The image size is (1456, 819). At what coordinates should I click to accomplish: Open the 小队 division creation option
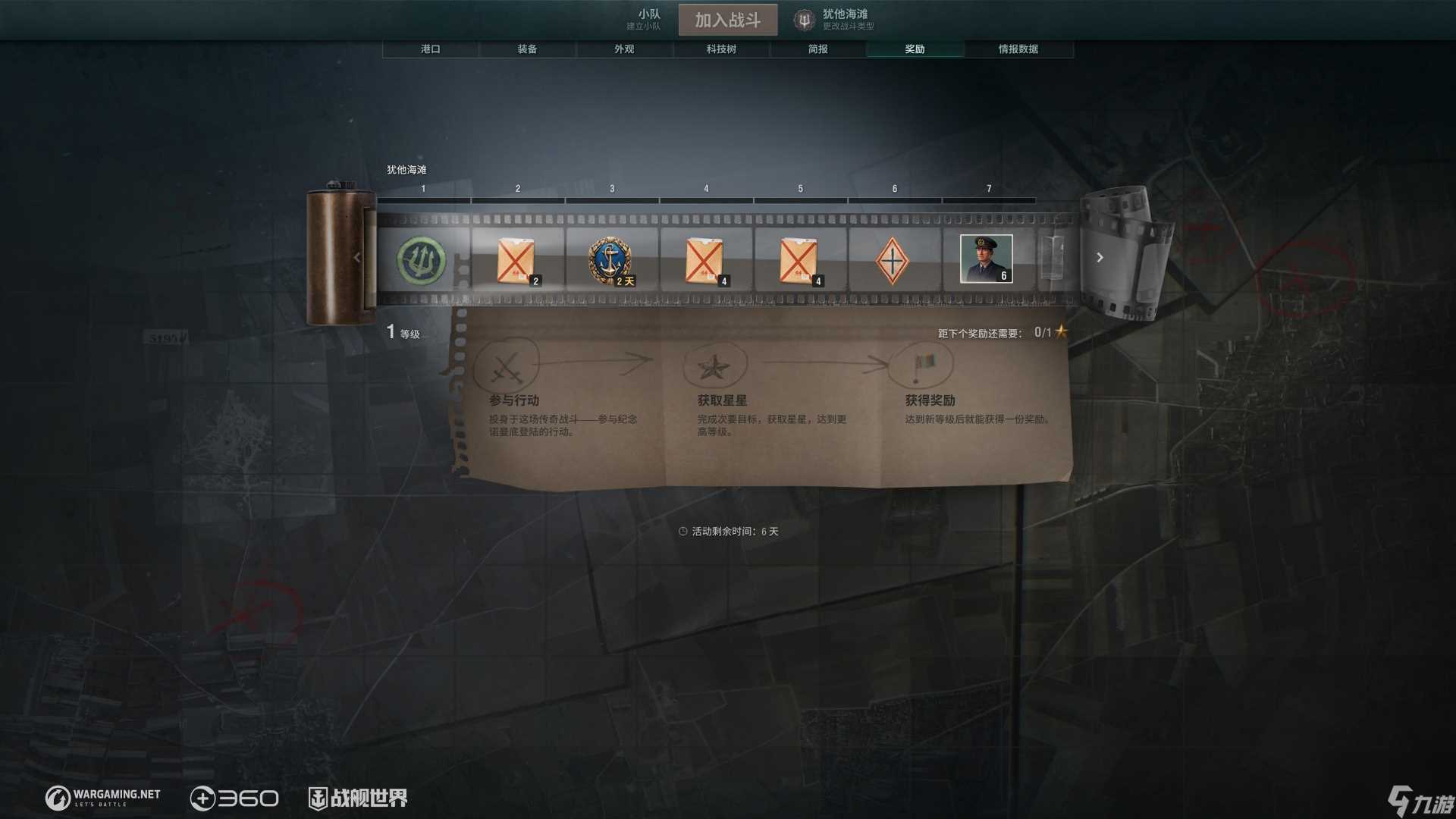click(644, 19)
